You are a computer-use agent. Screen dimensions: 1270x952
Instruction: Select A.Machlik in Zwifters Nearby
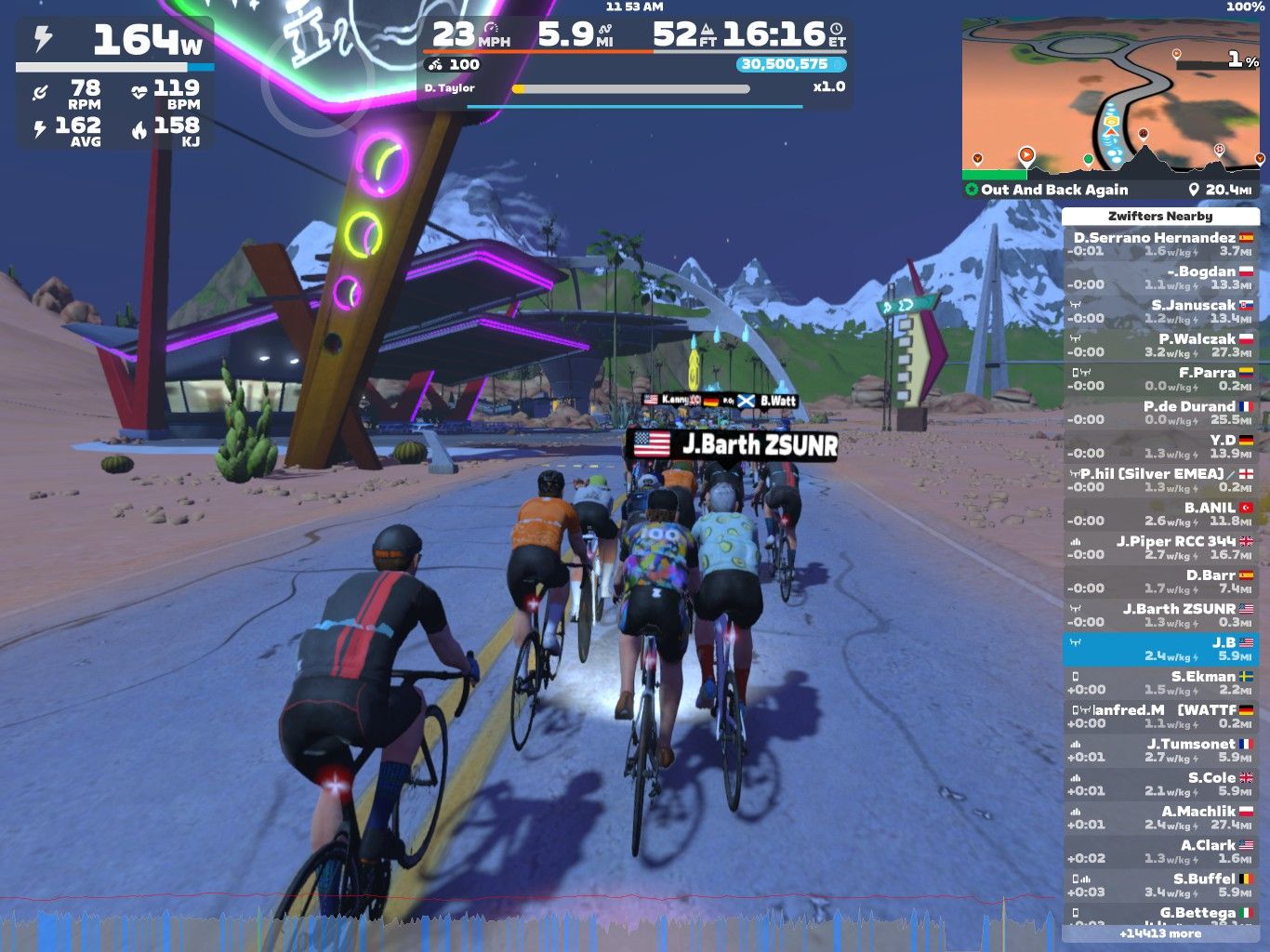pyautogui.click(x=1160, y=817)
